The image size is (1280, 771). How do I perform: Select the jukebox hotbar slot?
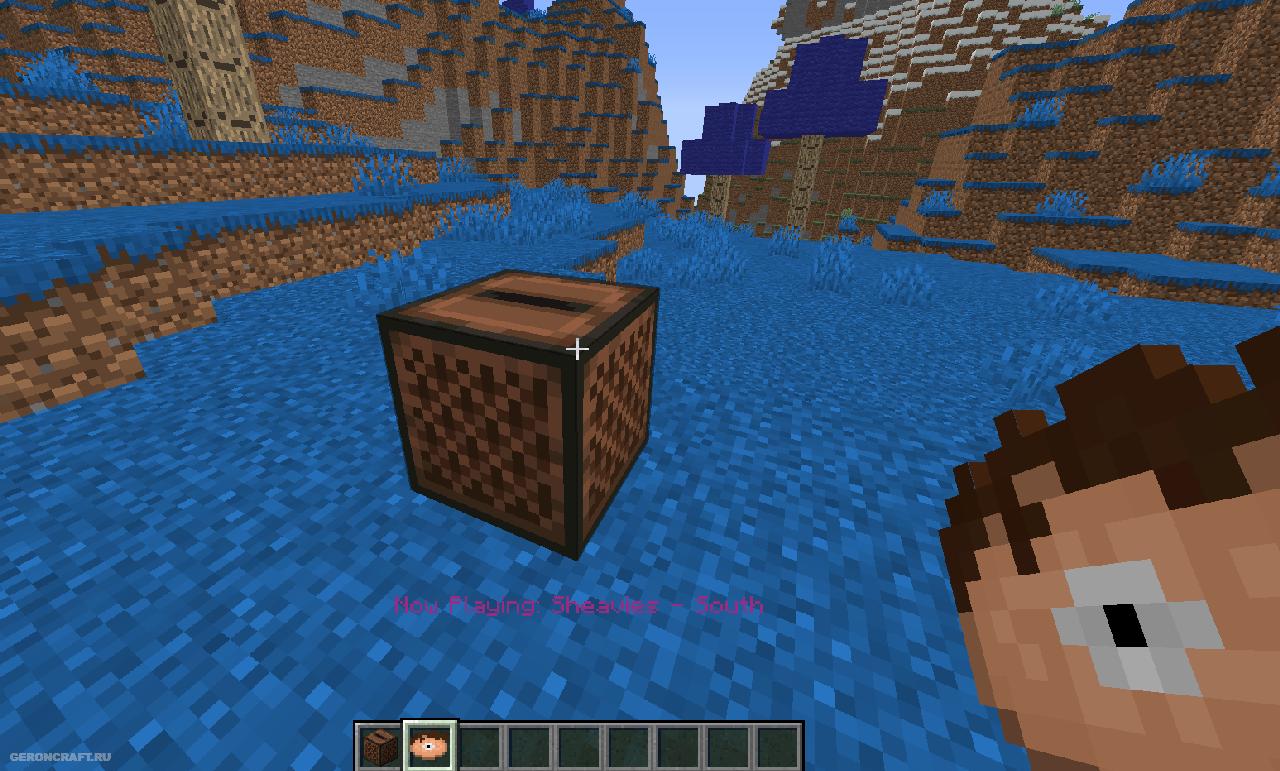(380, 746)
